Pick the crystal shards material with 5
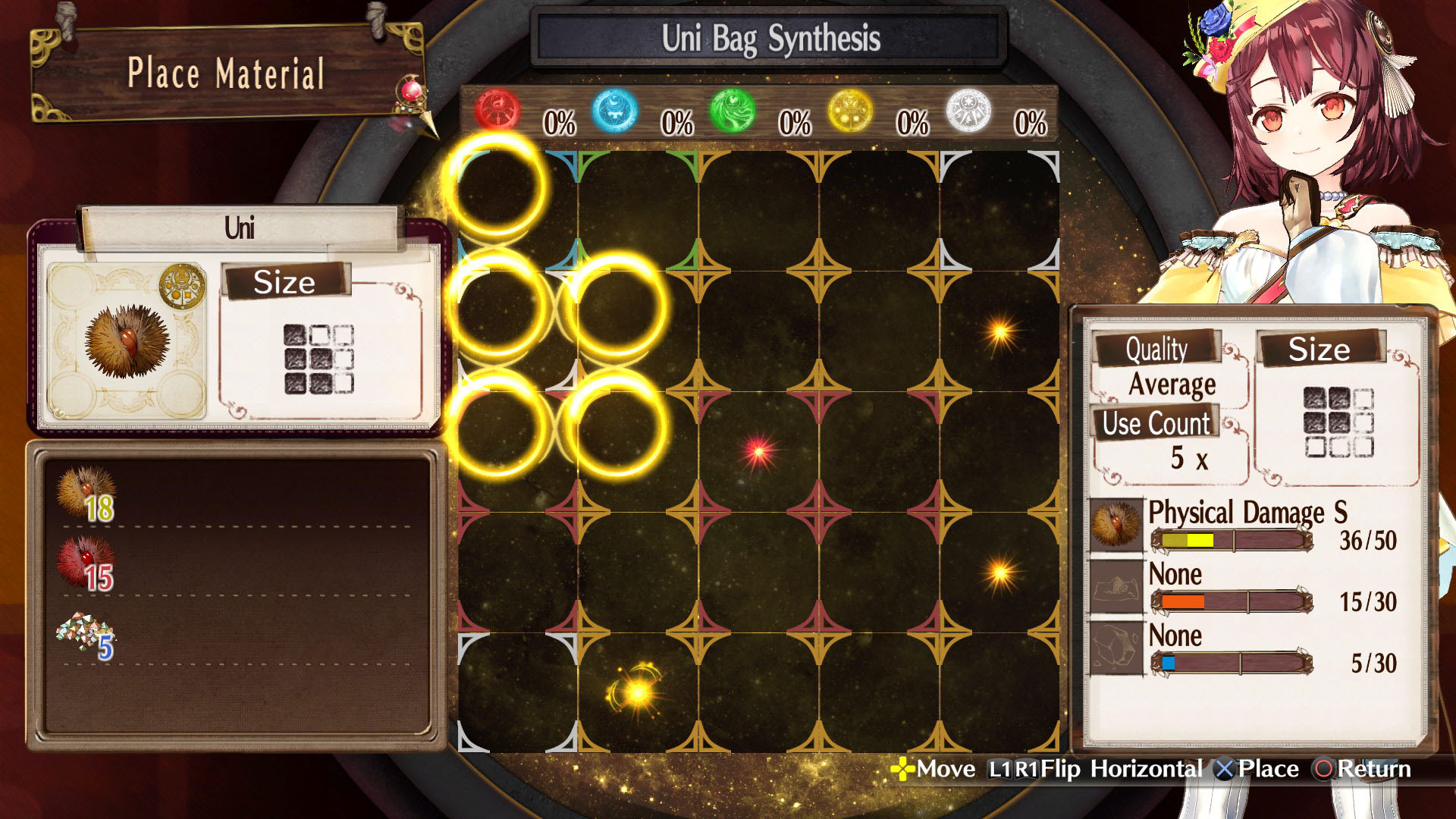This screenshot has height=819, width=1456. 86,635
